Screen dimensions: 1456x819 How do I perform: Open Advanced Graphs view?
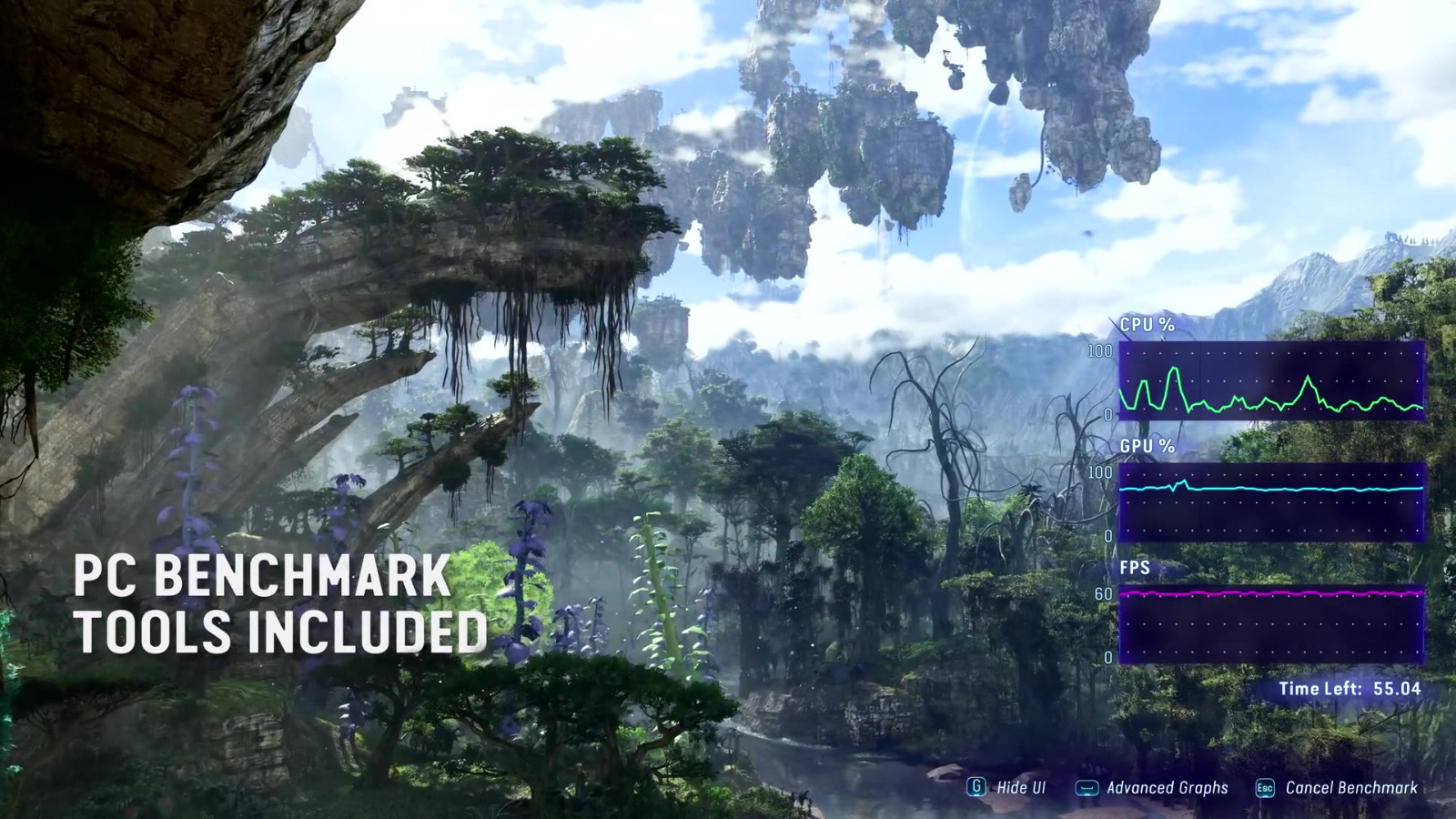pos(1153,788)
